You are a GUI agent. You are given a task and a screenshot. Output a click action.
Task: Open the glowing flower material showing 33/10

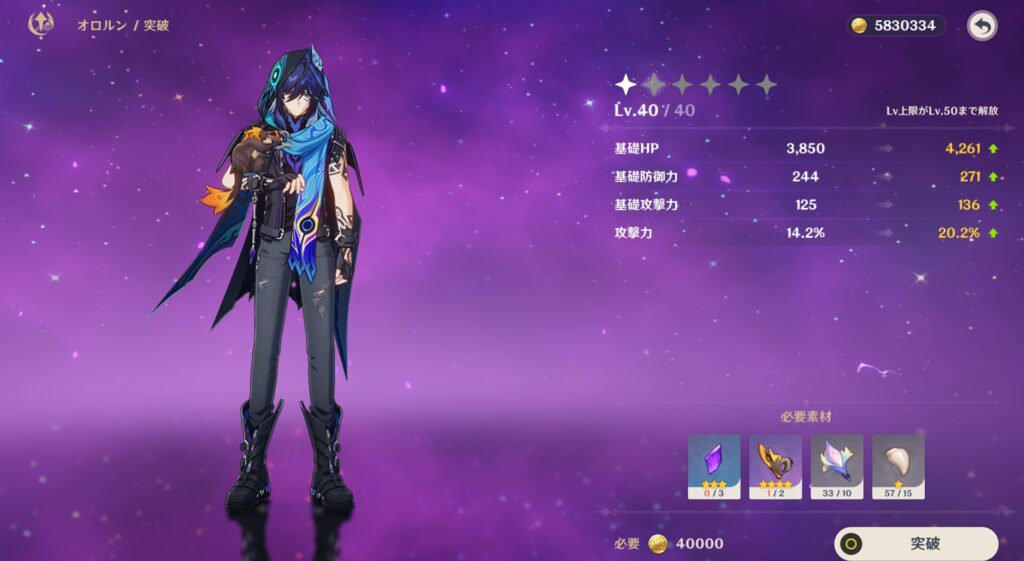pos(837,466)
